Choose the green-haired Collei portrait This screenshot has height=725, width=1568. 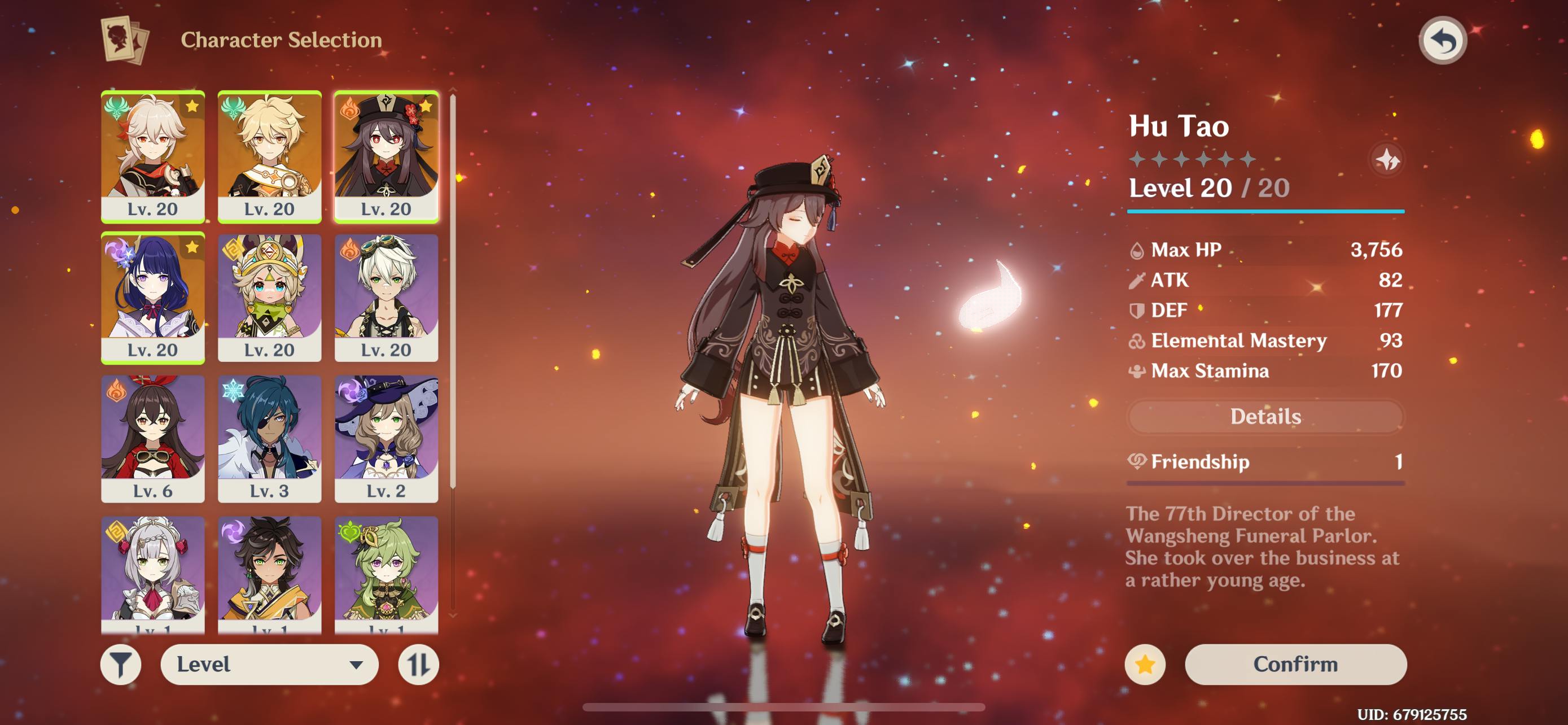pos(386,572)
